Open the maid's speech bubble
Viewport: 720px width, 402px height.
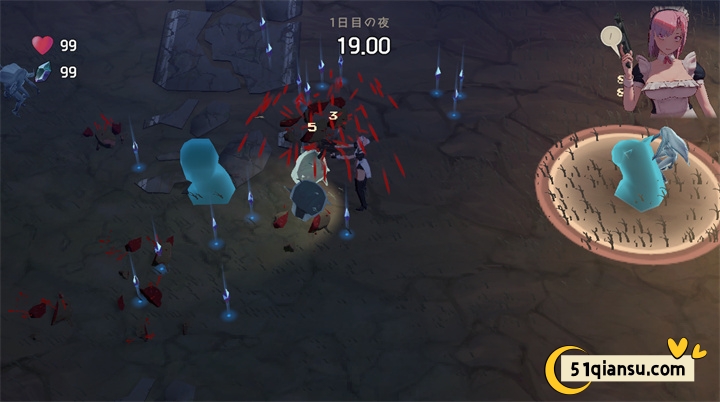point(610,39)
